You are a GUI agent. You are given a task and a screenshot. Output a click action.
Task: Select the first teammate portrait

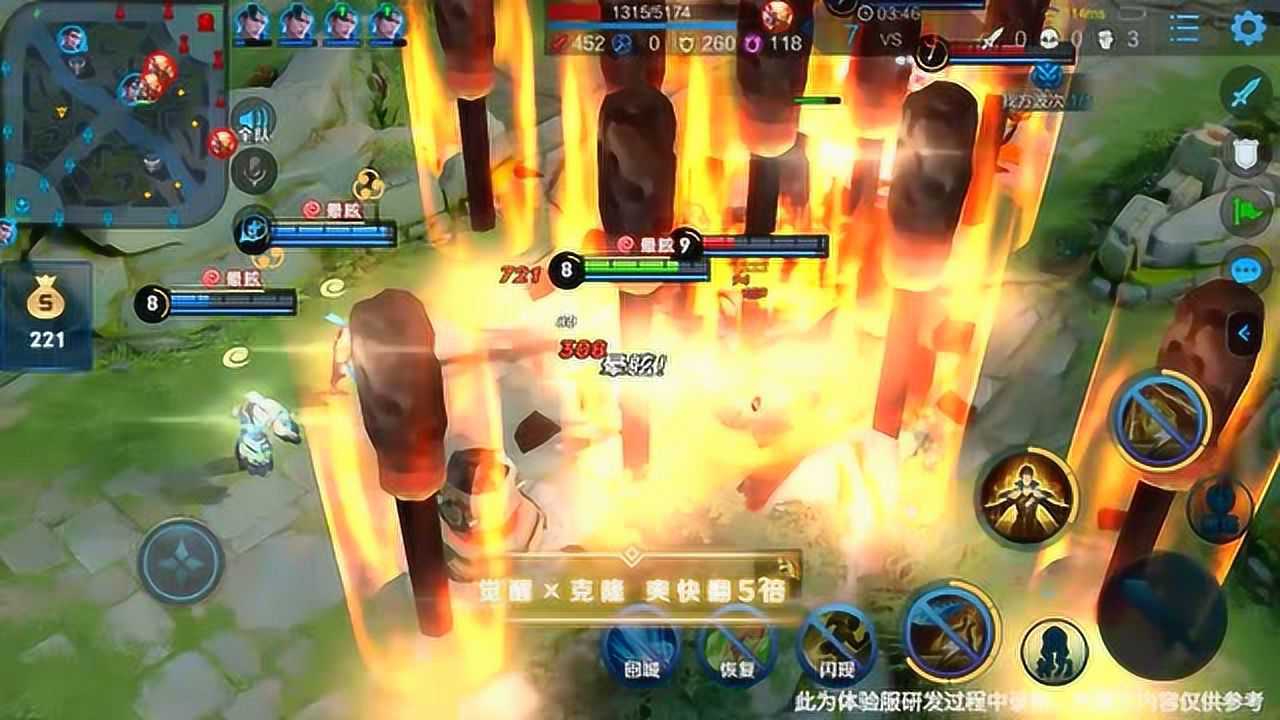point(252,23)
